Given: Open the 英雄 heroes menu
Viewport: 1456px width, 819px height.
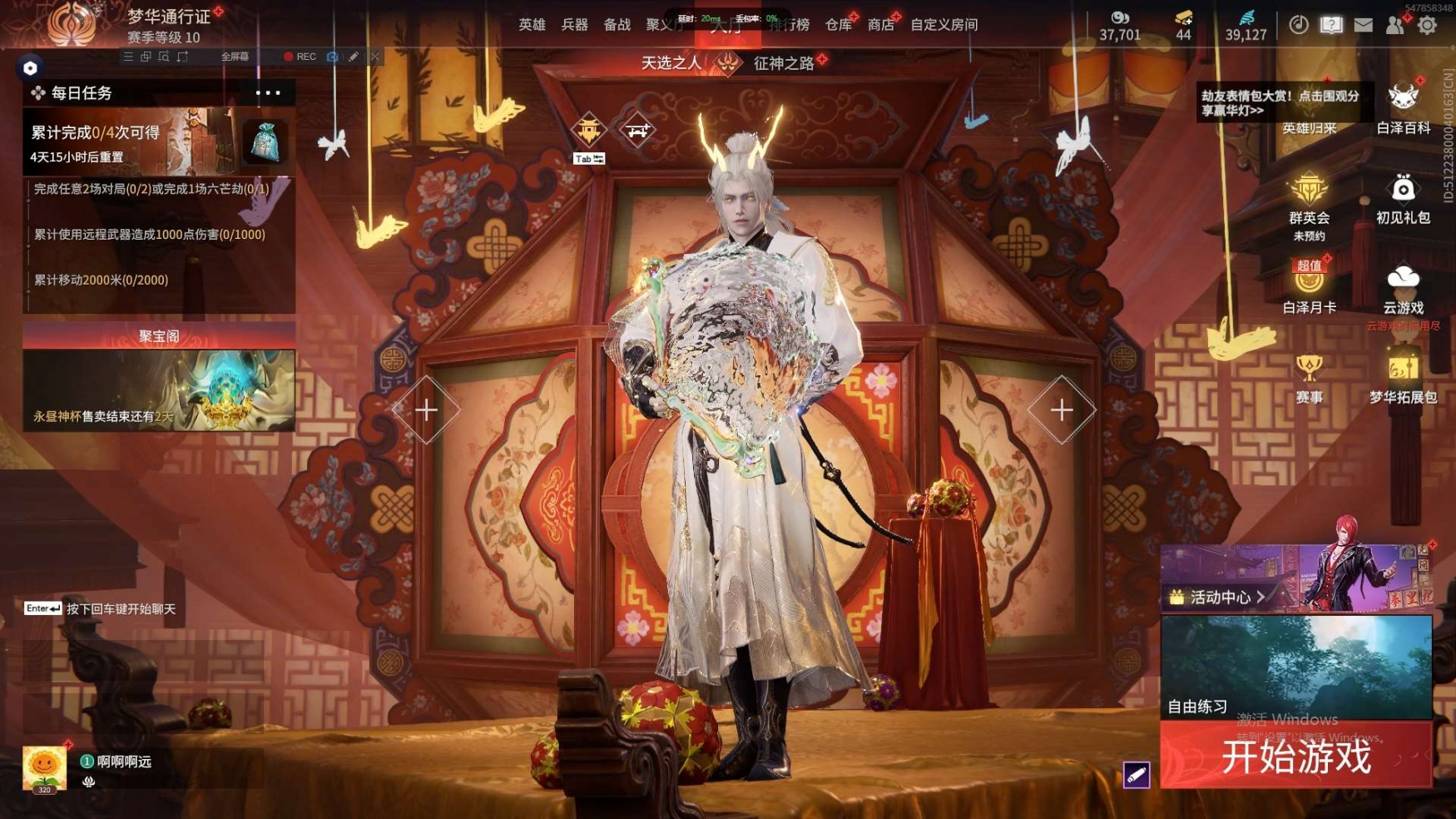Looking at the screenshot, I should [532, 25].
